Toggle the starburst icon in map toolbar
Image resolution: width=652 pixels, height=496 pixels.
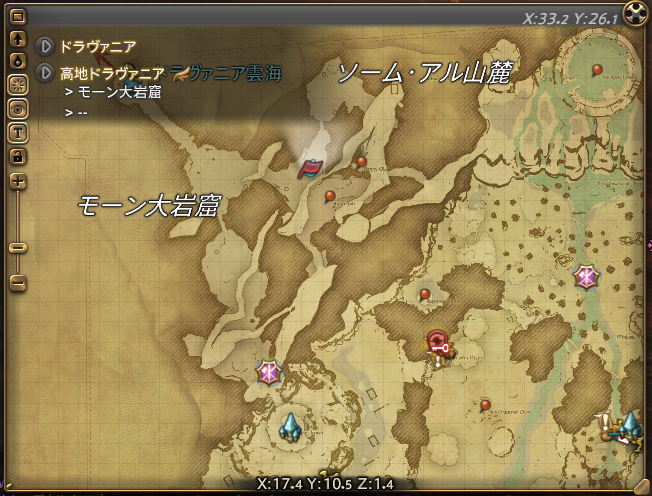tap(17, 82)
